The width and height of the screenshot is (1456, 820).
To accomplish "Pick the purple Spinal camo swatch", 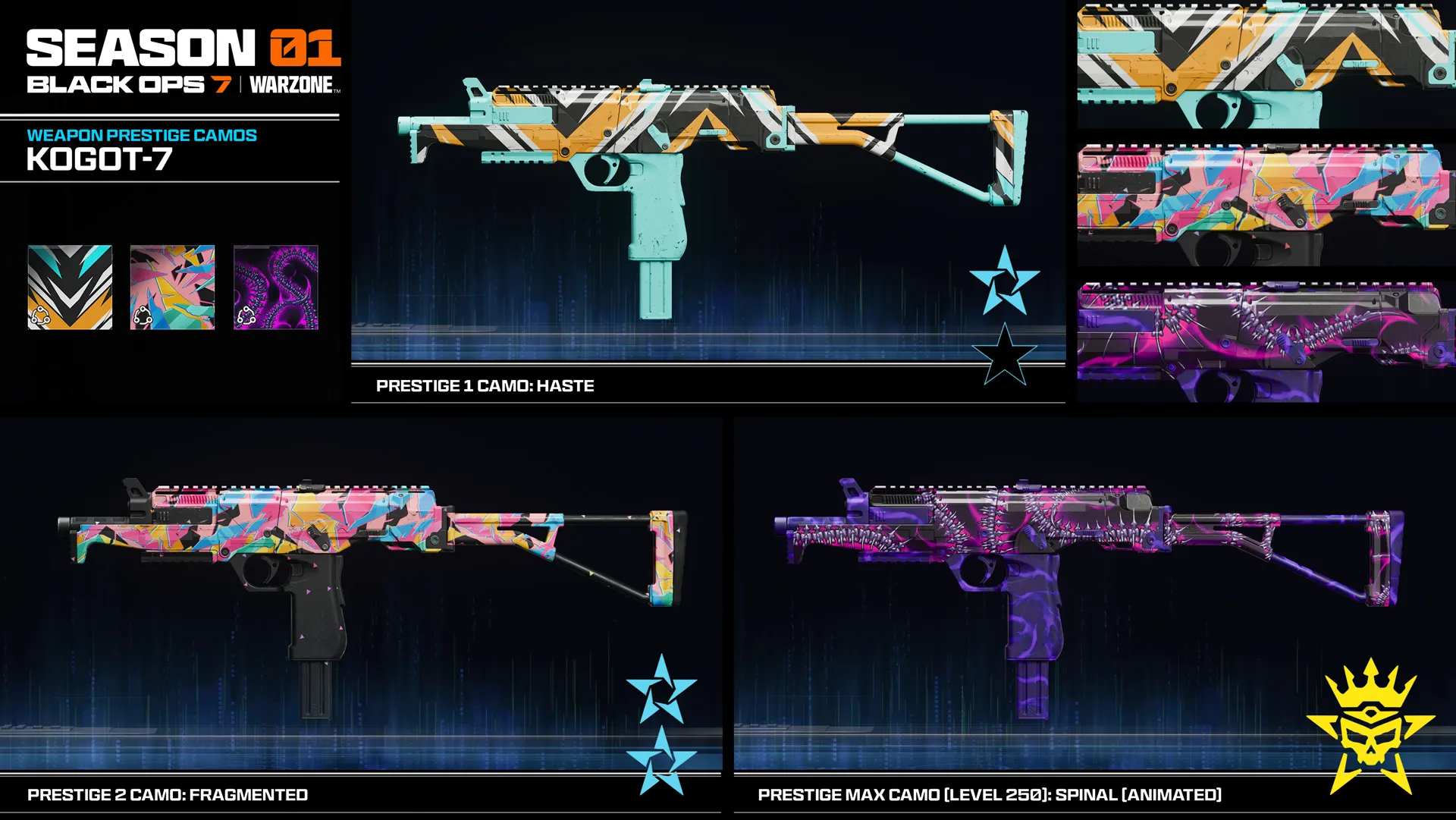I will click(275, 287).
